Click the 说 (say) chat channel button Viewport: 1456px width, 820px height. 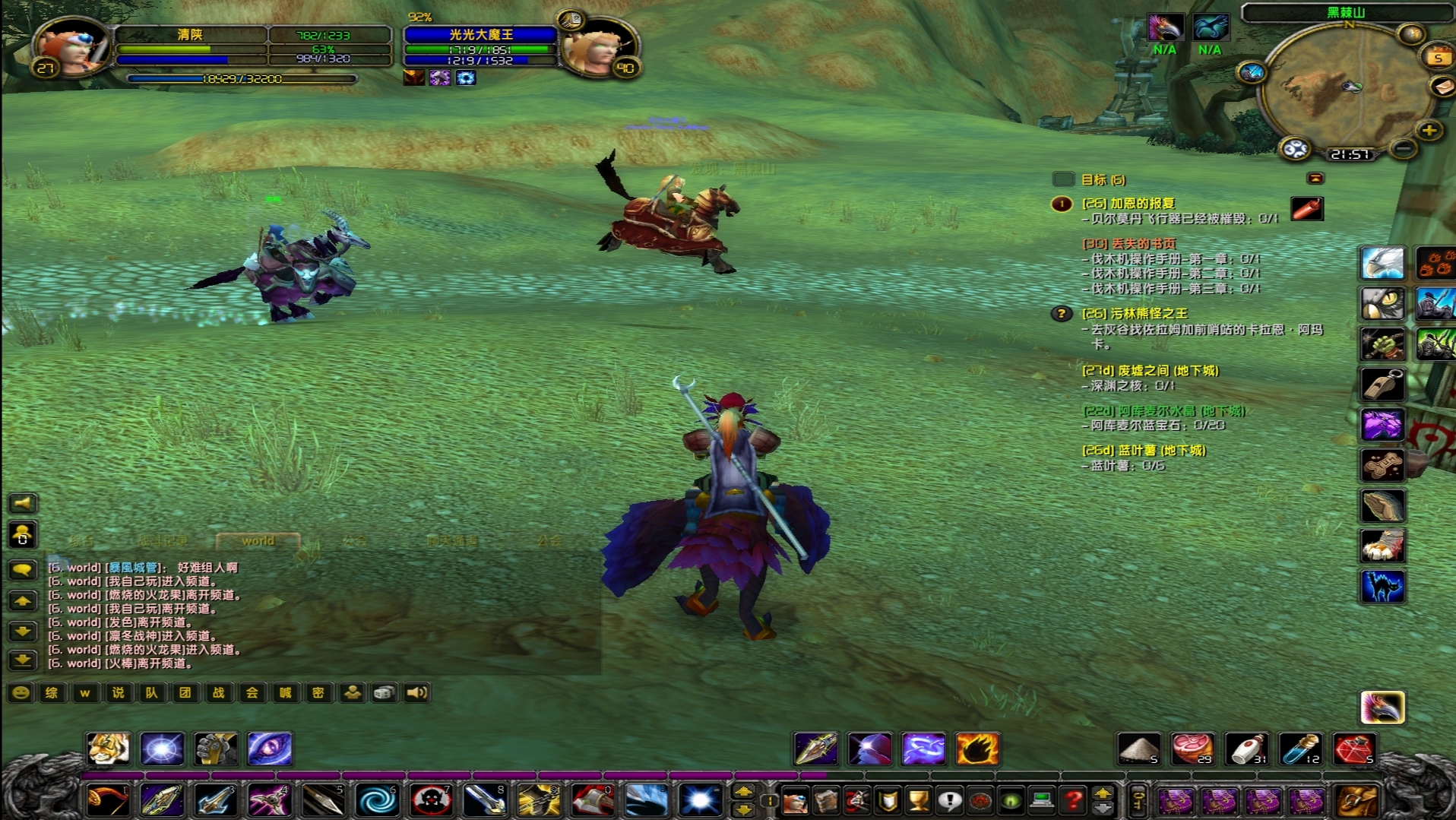pos(119,692)
